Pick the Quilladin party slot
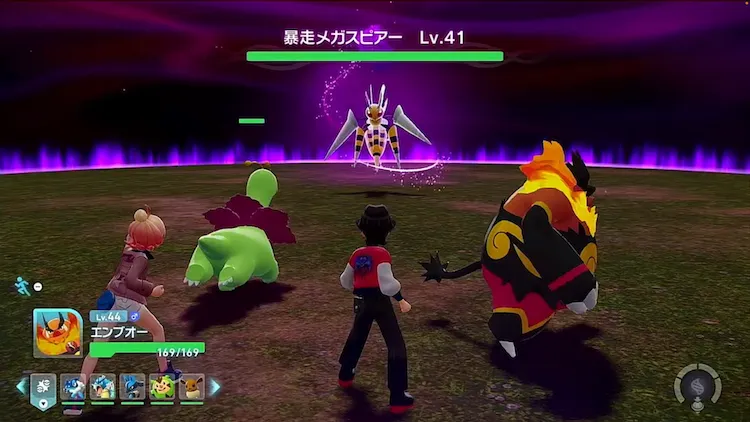The image size is (750, 422). click(162, 387)
